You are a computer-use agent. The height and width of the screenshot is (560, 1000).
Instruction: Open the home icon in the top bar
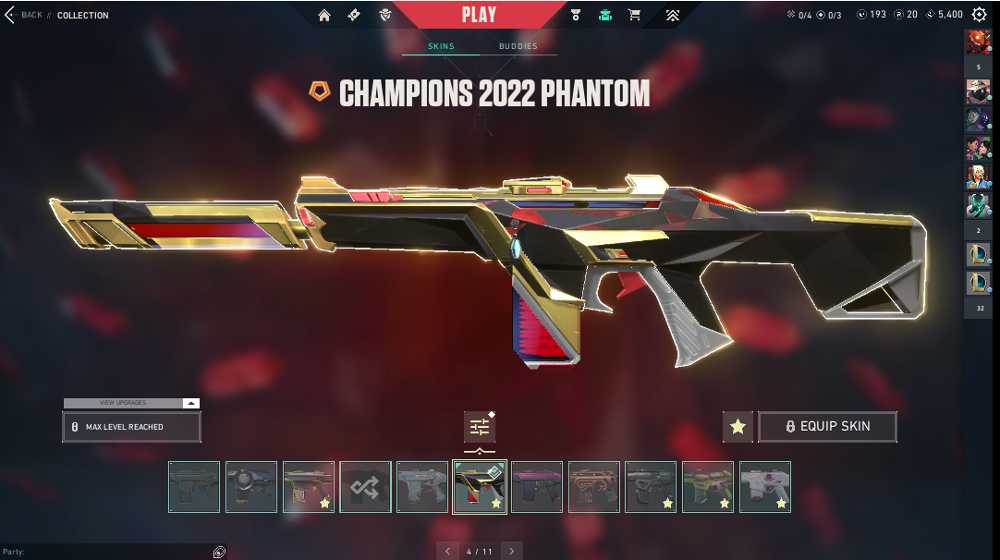pyautogui.click(x=324, y=16)
